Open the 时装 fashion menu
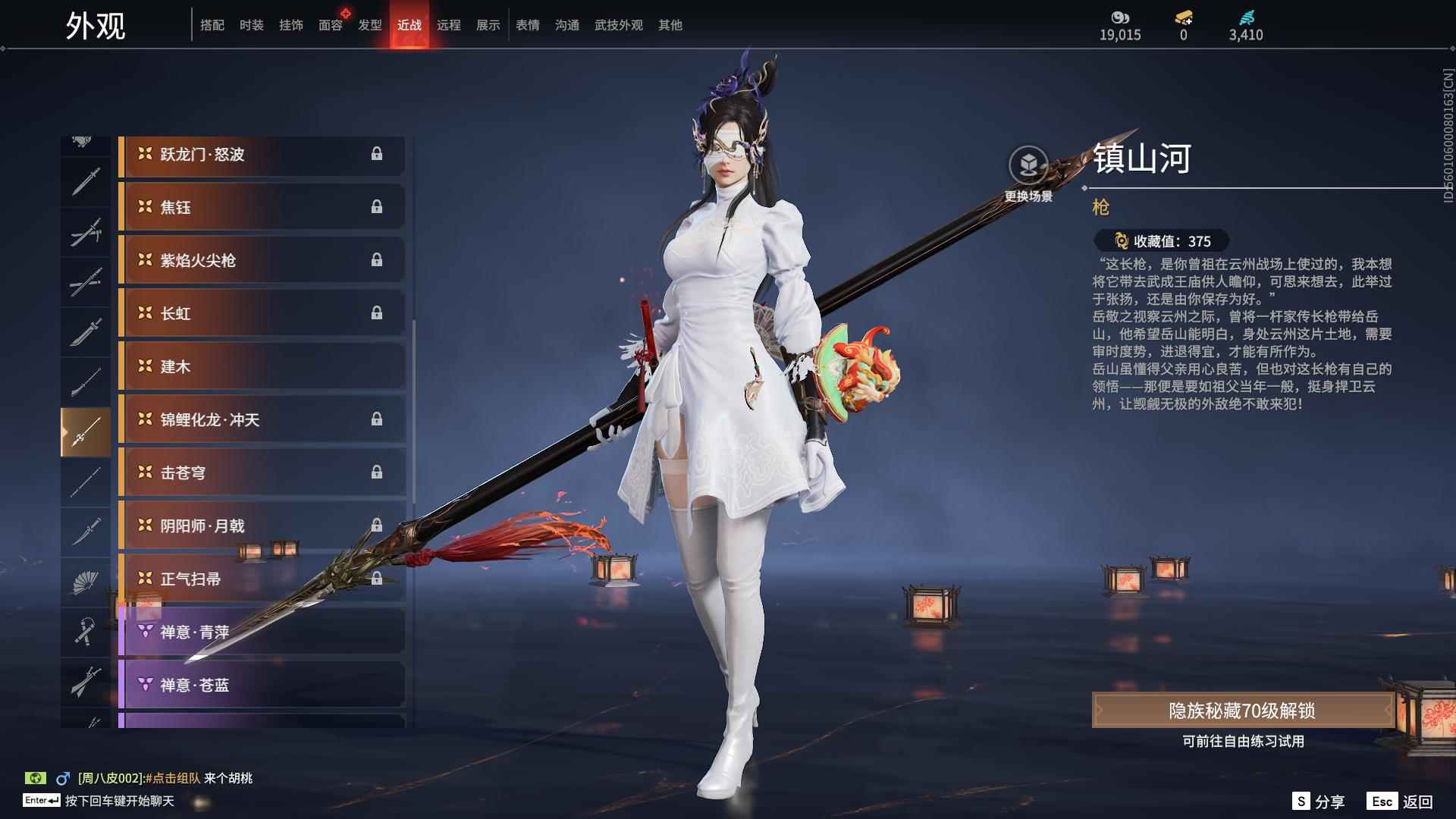The height and width of the screenshot is (819, 1456). pyautogui.click(x=252, y=25)
